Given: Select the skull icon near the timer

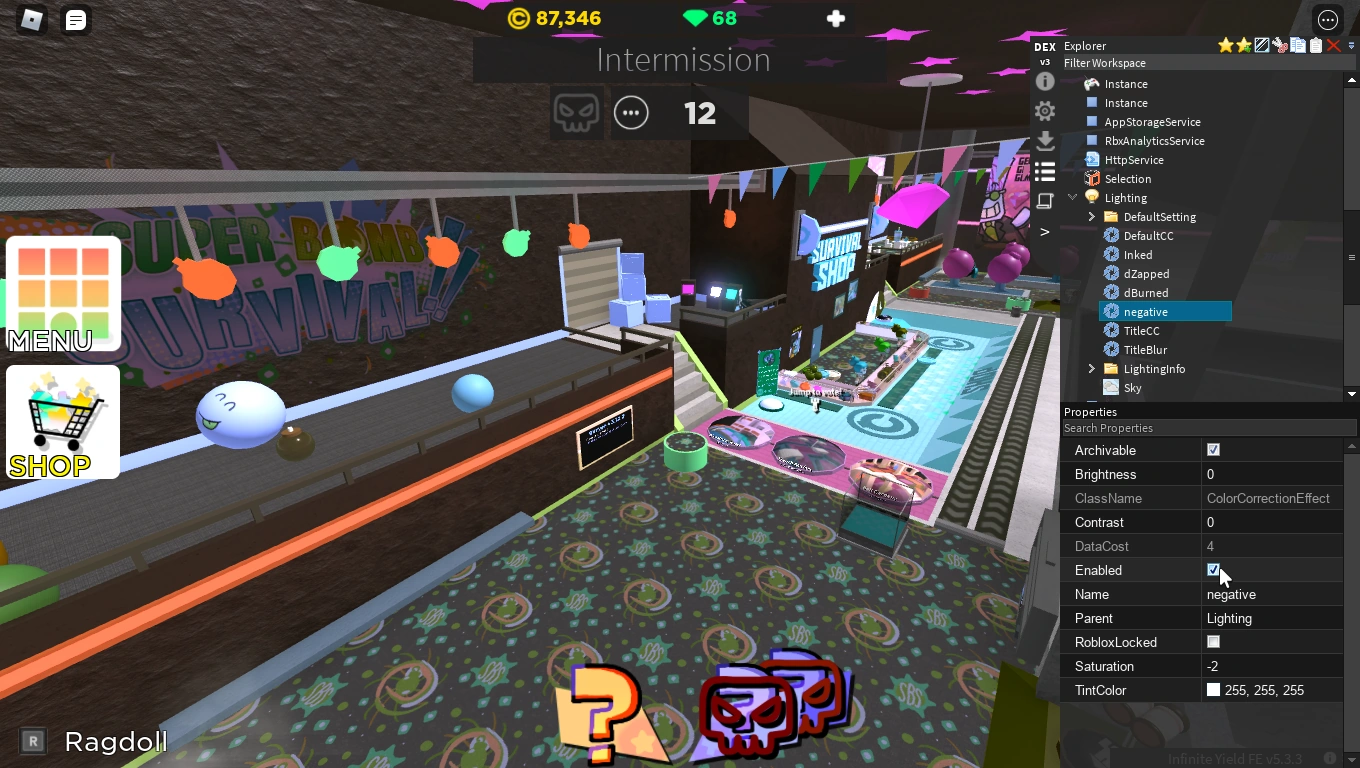Looking at the screenshot, I should coord(577,112).
